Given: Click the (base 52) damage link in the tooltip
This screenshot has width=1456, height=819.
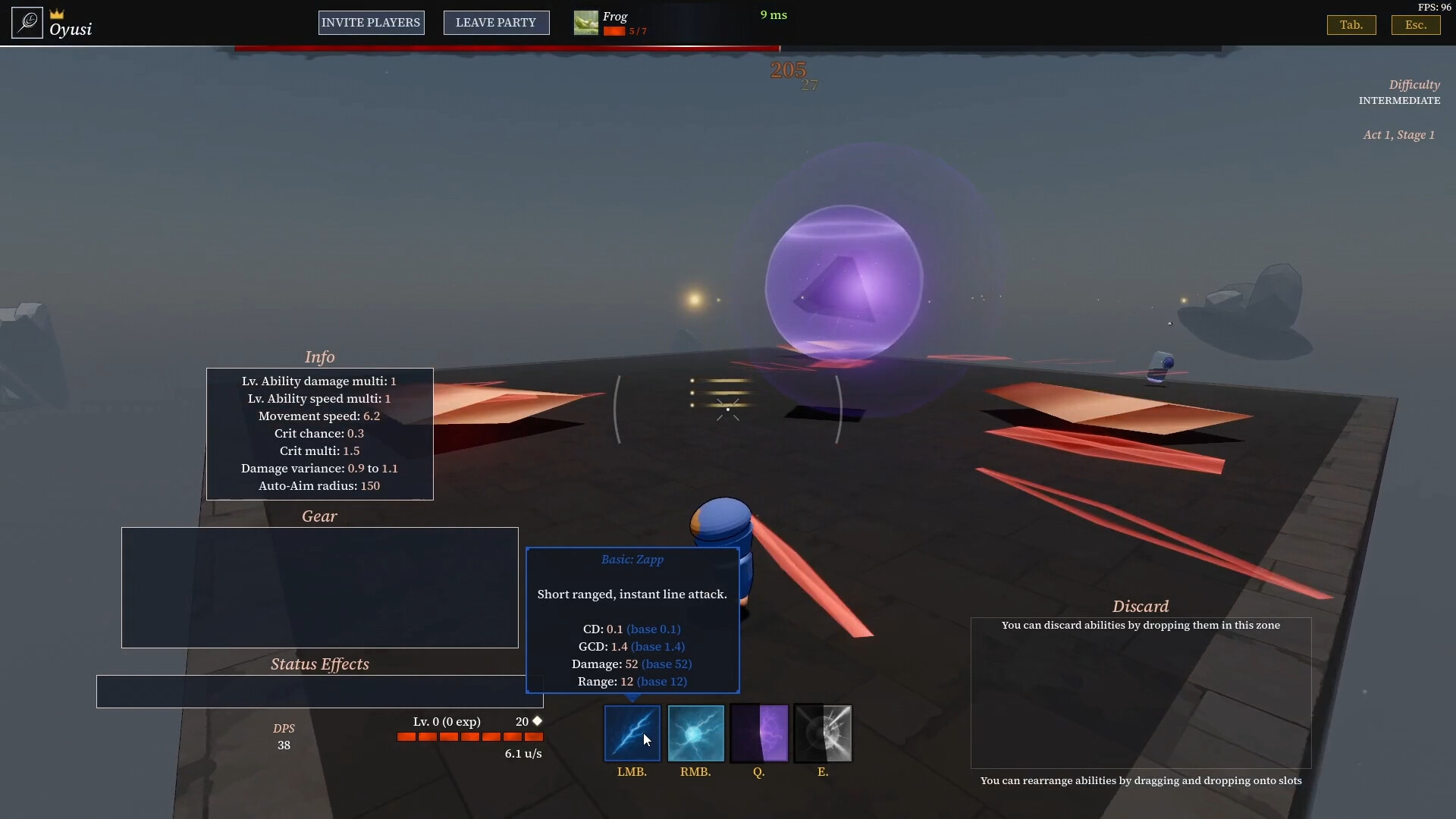Looking at the screenshot, I should 667,664.
